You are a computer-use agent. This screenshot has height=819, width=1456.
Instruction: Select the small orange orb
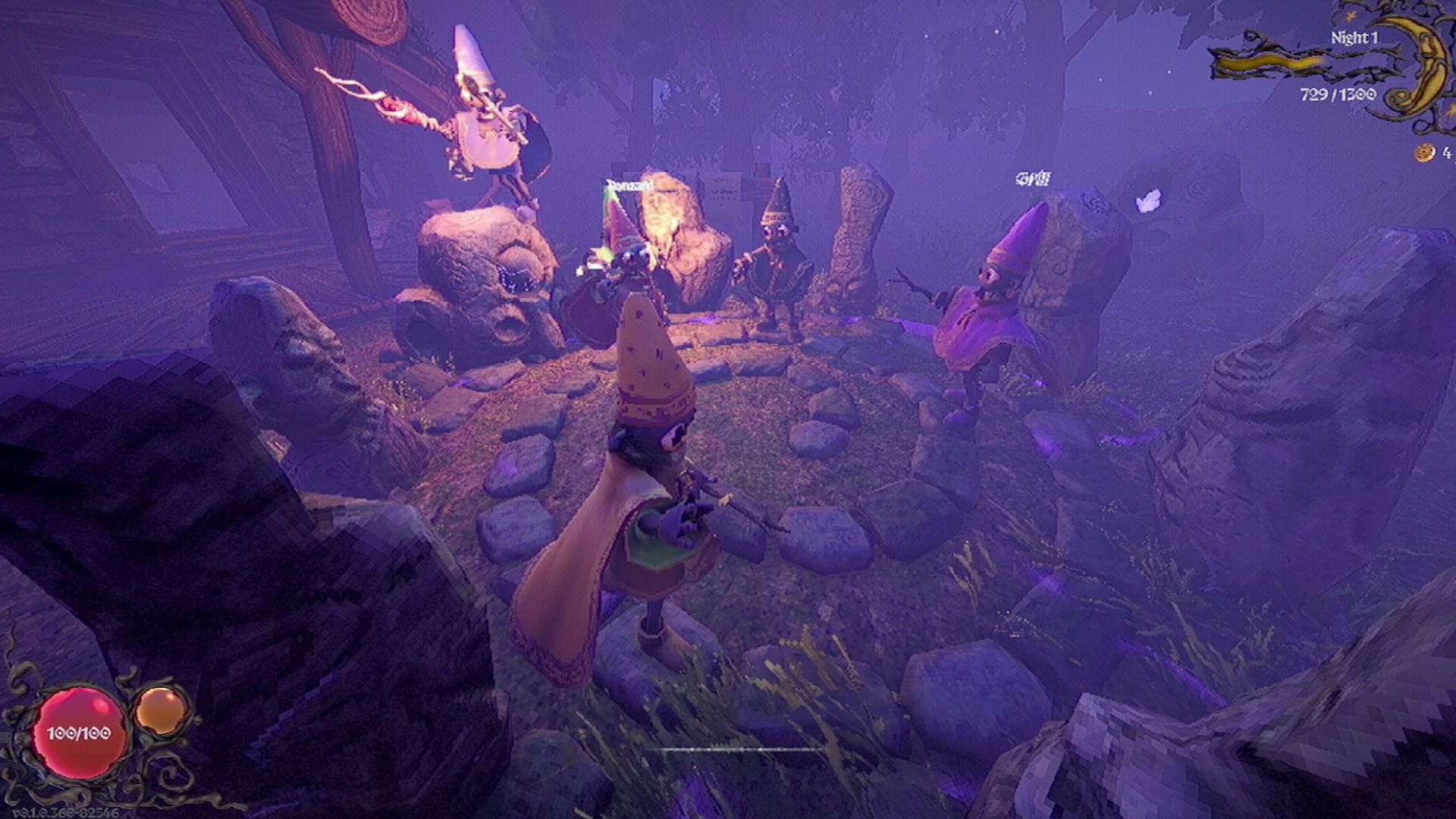(160, 710)
